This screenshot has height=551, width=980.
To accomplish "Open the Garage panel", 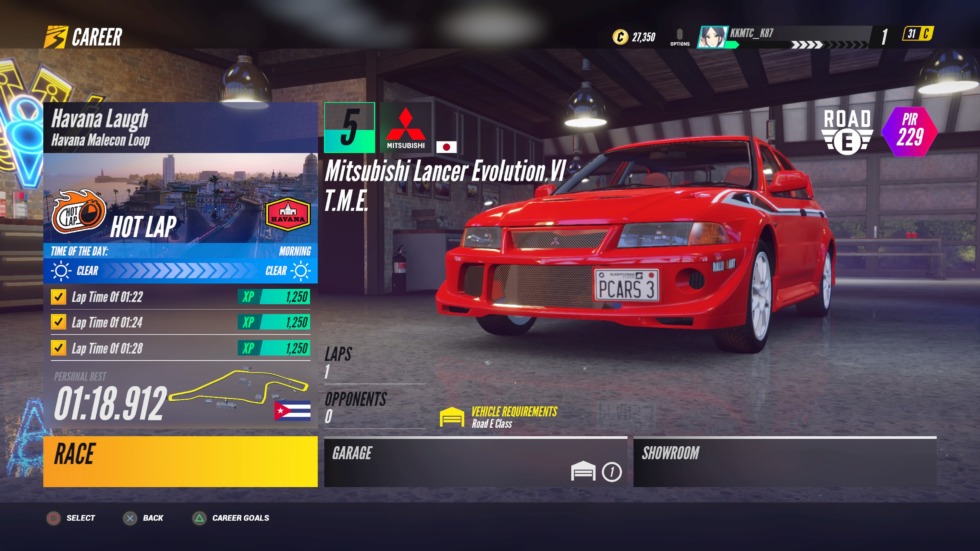I will click(x=475, y=462).
